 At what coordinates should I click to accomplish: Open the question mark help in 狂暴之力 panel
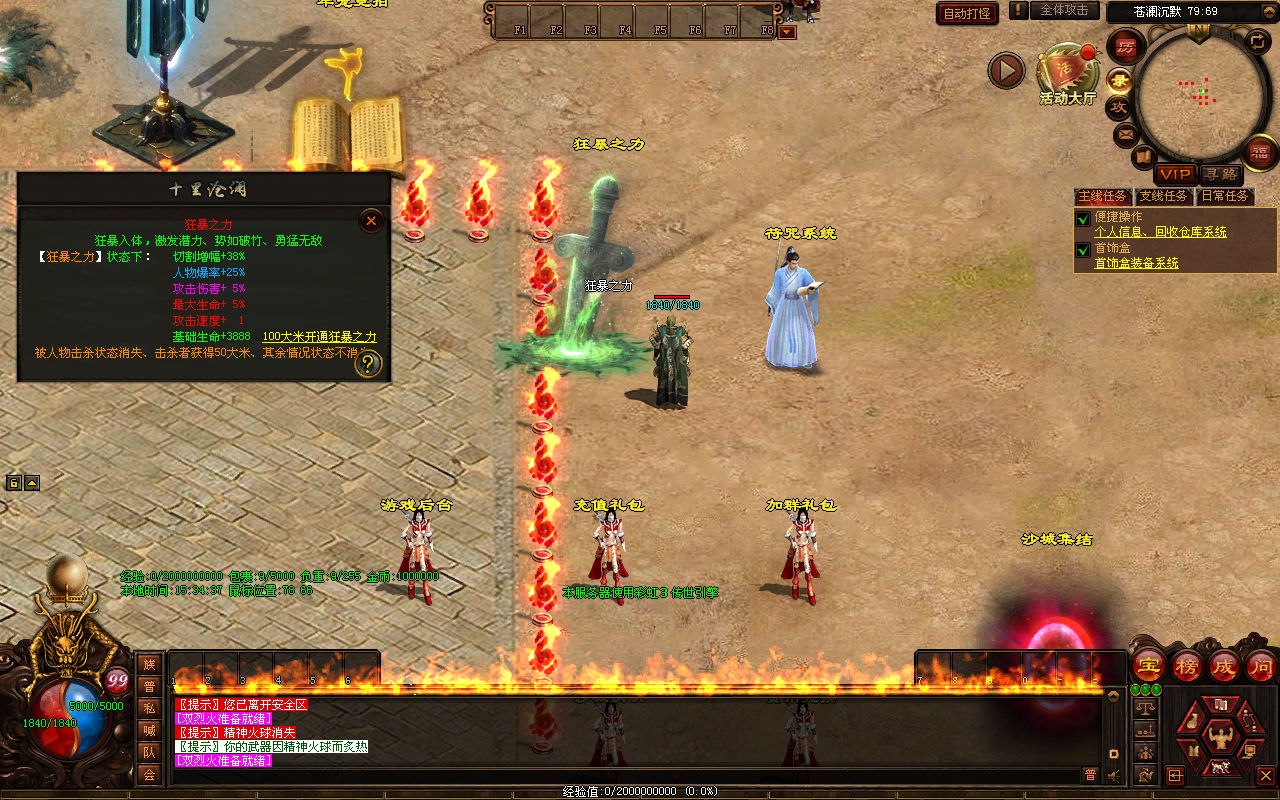point(368,364)
